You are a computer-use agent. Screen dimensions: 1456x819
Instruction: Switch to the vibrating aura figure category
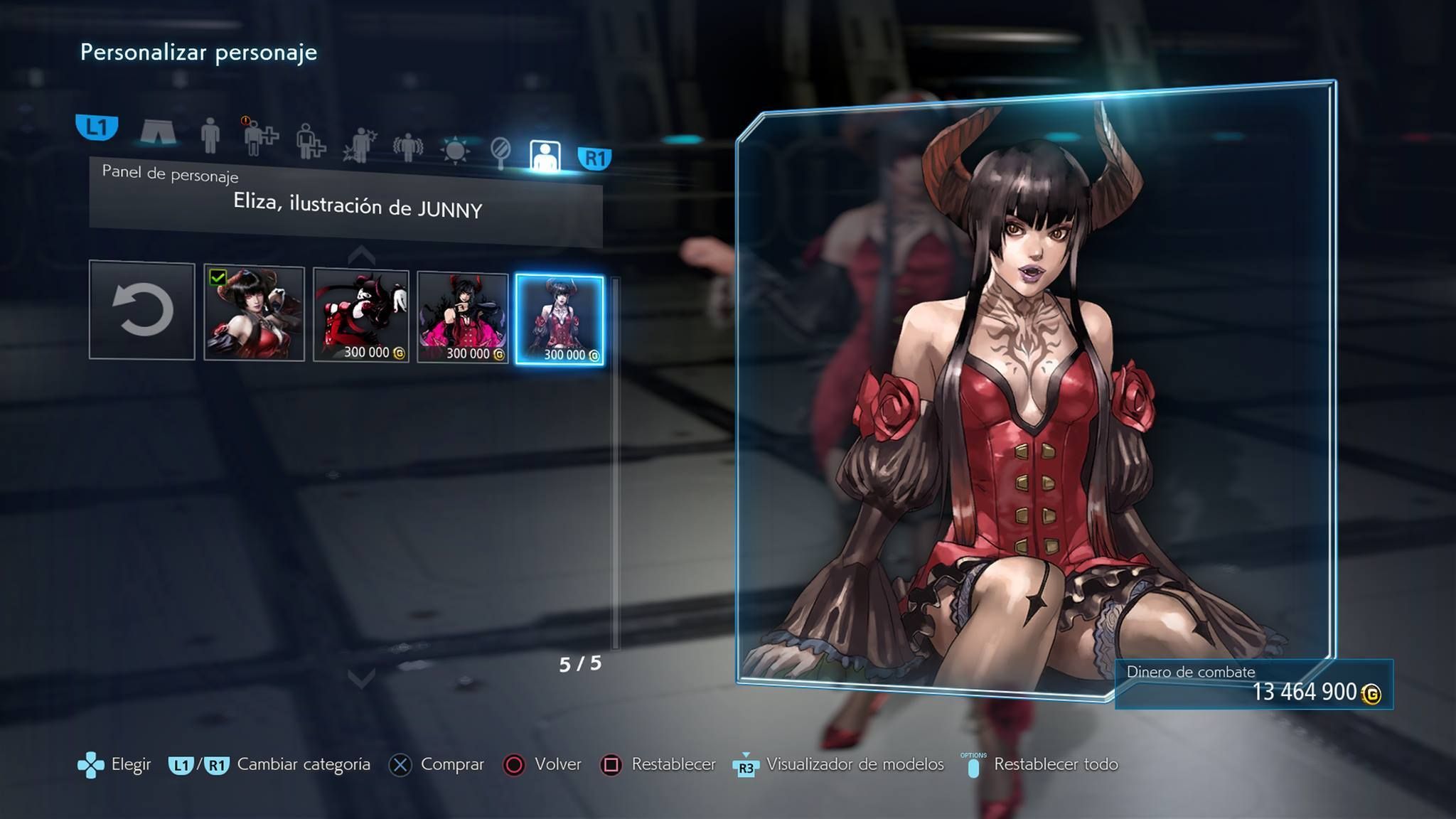click(x=407, y=147)
